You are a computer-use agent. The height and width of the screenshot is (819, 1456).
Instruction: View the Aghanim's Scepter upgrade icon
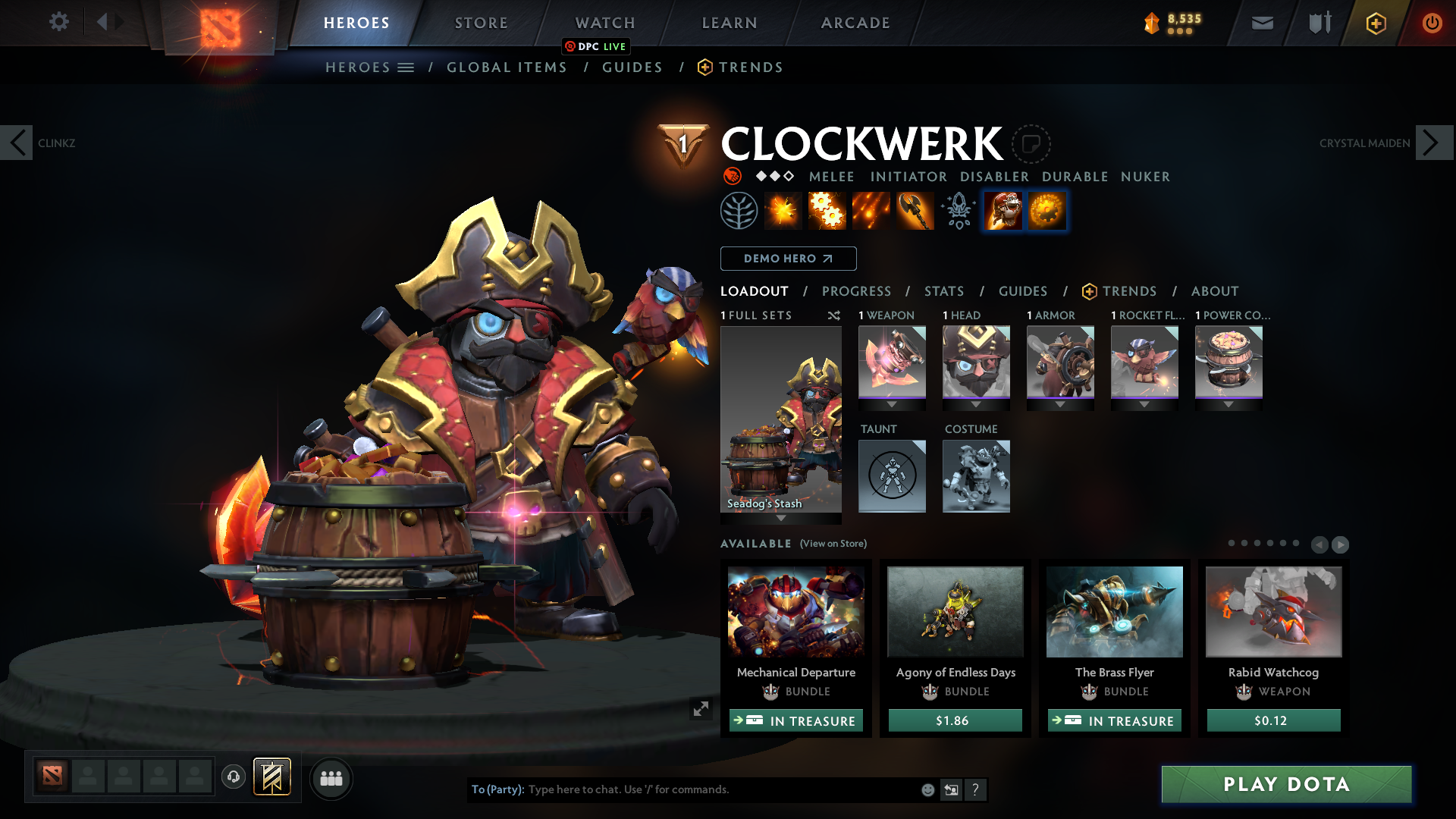(958, 210)
